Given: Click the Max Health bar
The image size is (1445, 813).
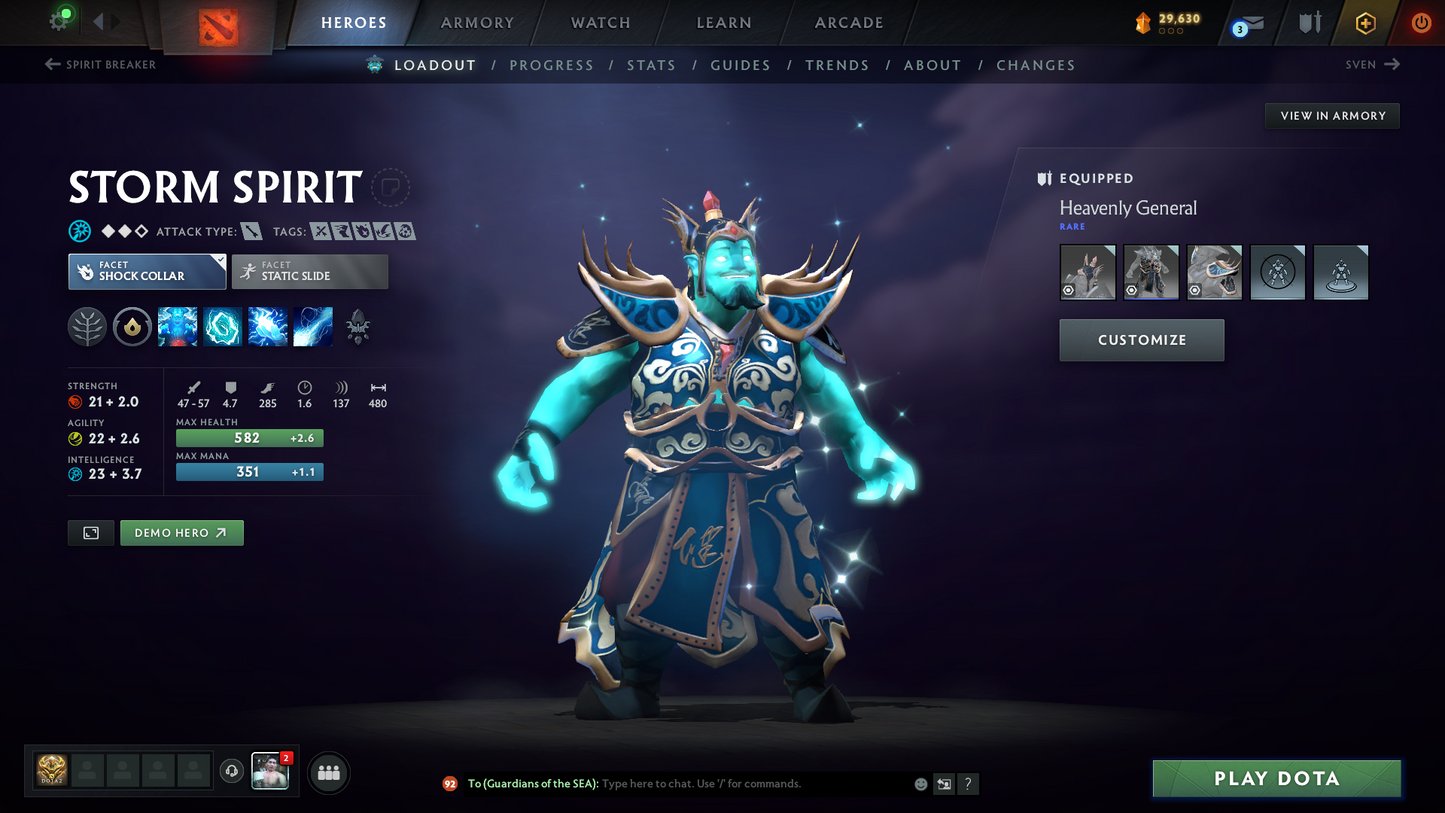Looking at the screenshot, I should (249, 437).
